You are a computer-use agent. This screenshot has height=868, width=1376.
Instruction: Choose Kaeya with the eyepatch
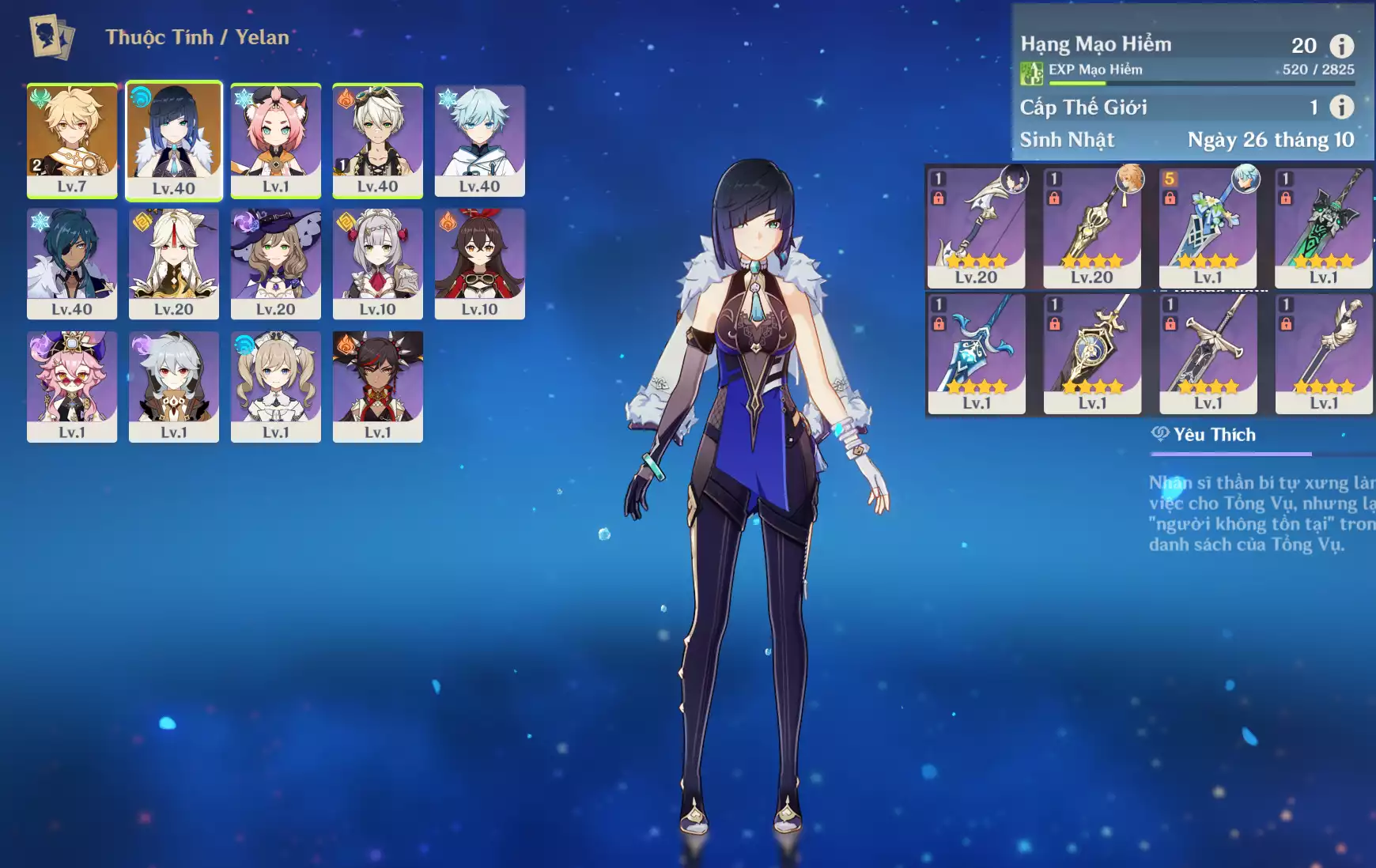(x=72, y=263)
